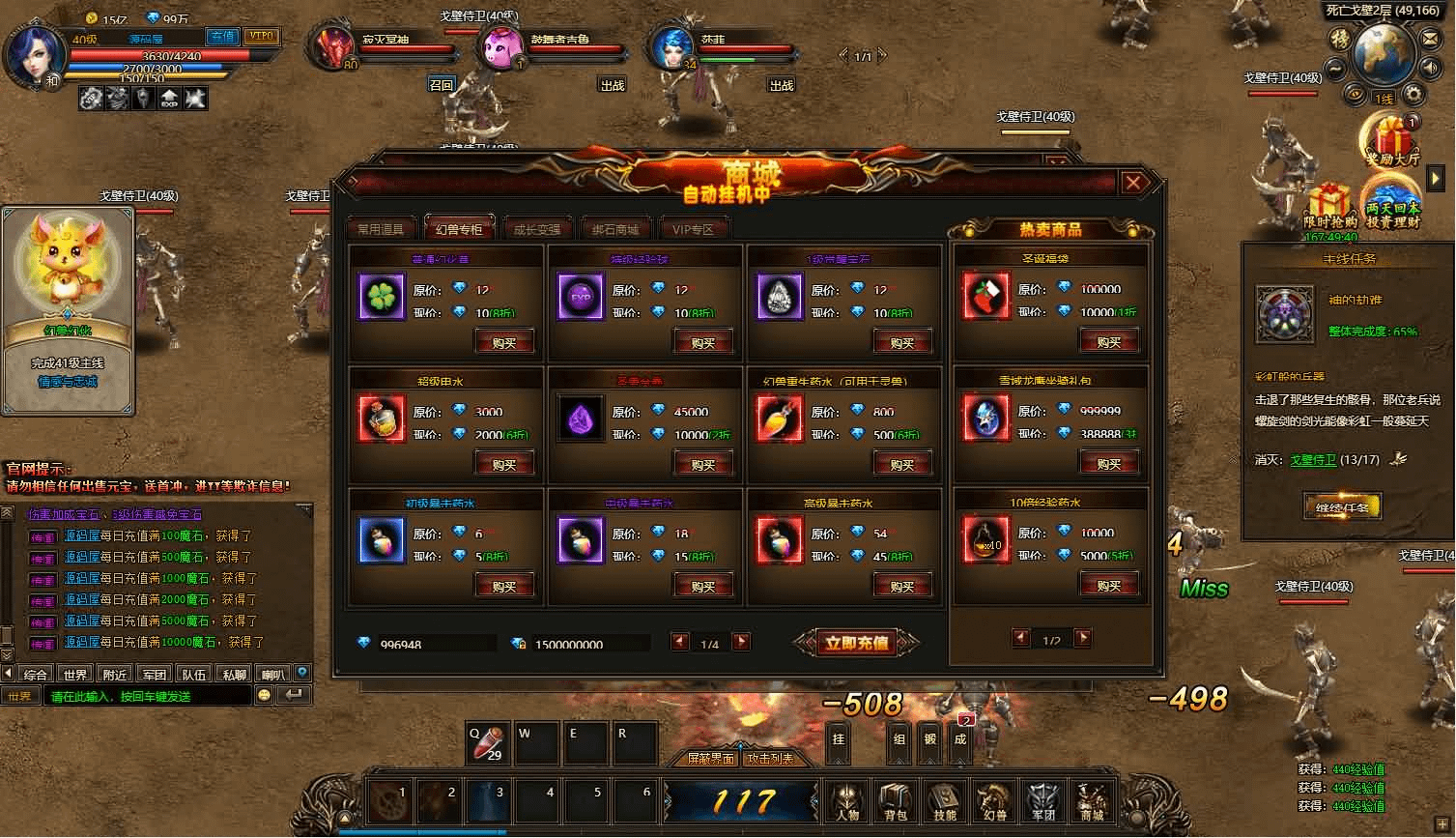Image resolution: width=1456 pixels, height=838 pixels.
Task: Open the 军团 legion menu
Action: pyautogui.click(x=1042, y=801)
